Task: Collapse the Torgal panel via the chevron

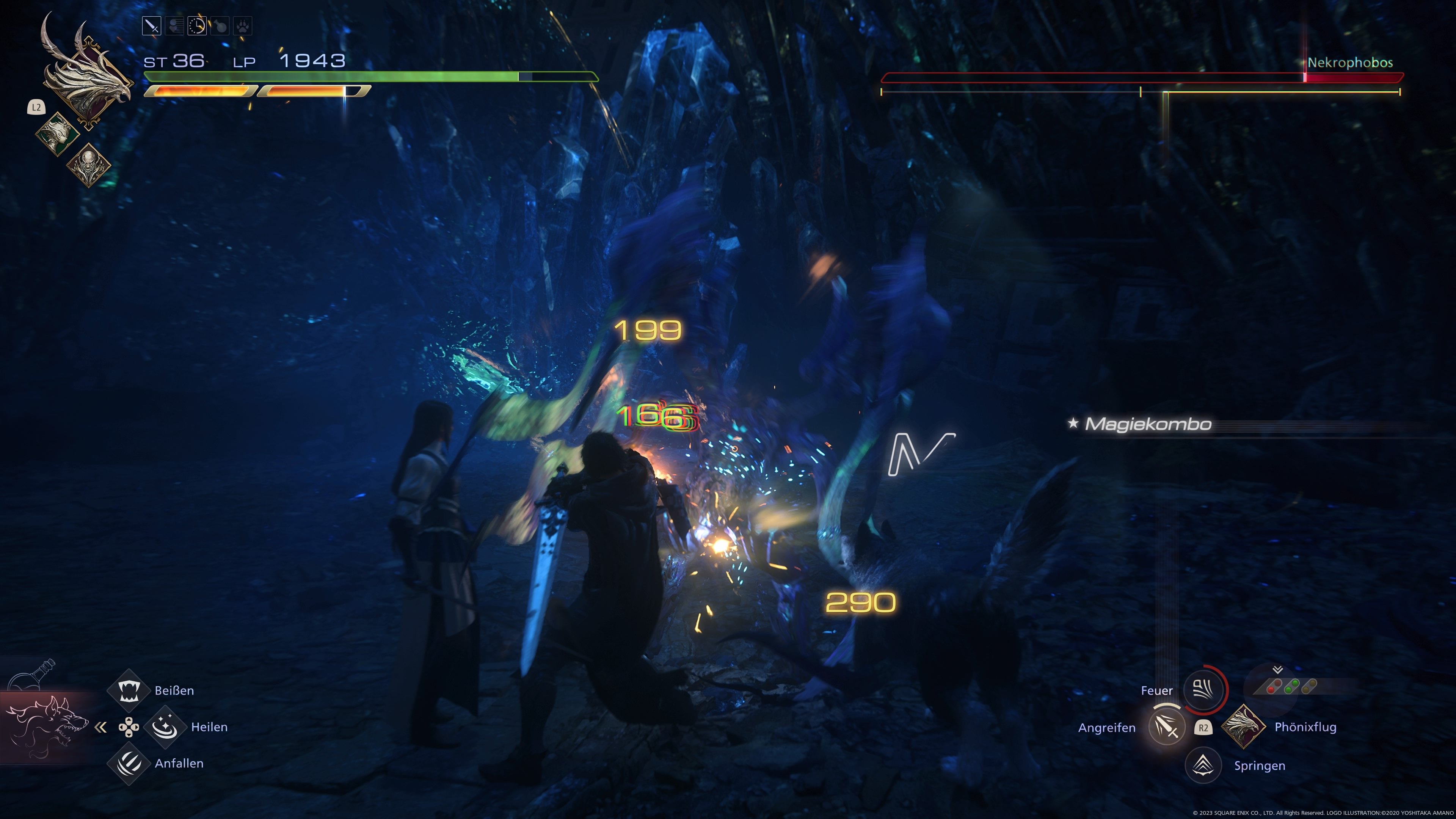Action: (x=102, y=728)
